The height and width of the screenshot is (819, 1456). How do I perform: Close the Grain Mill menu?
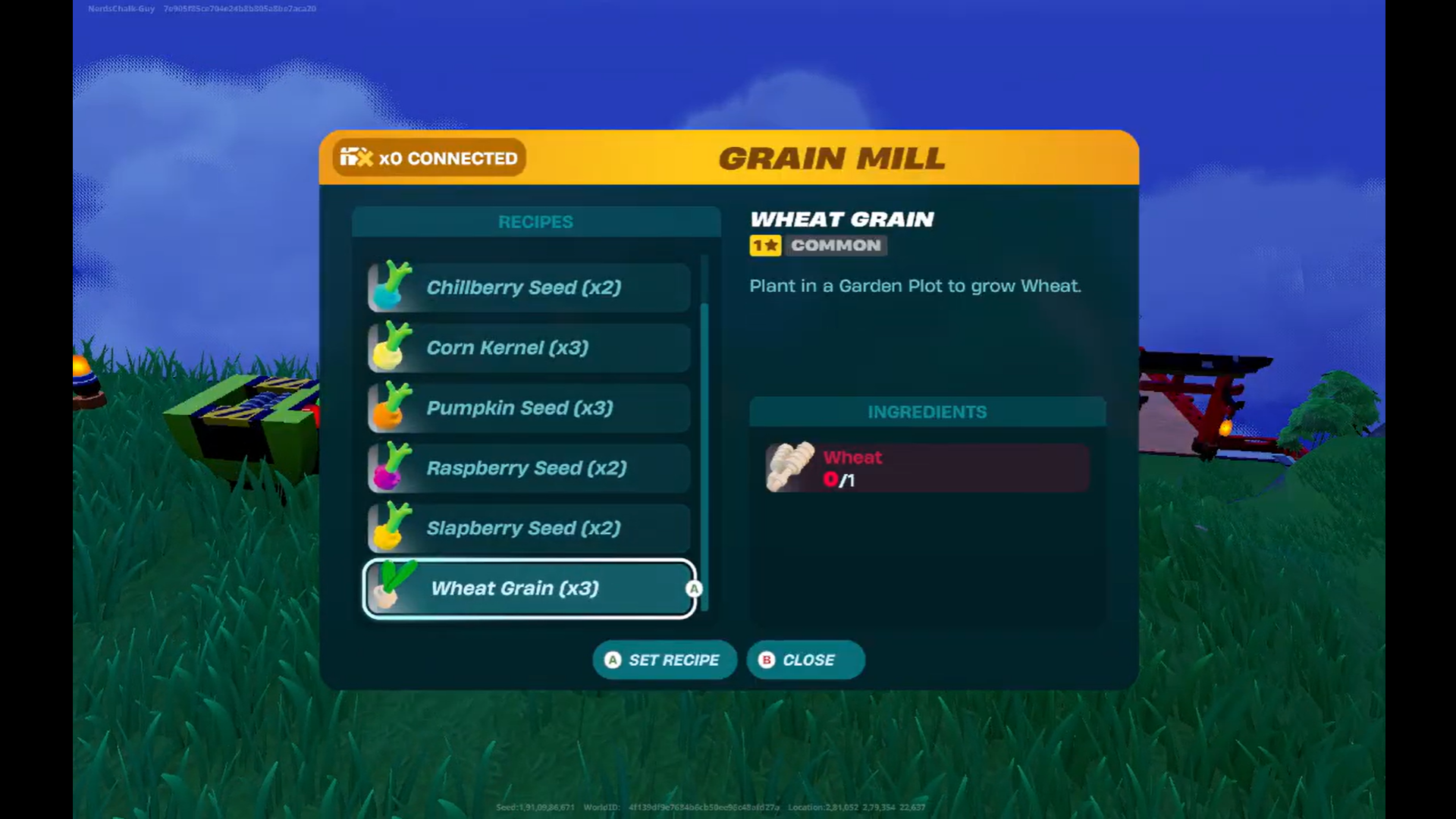point(805,660)
